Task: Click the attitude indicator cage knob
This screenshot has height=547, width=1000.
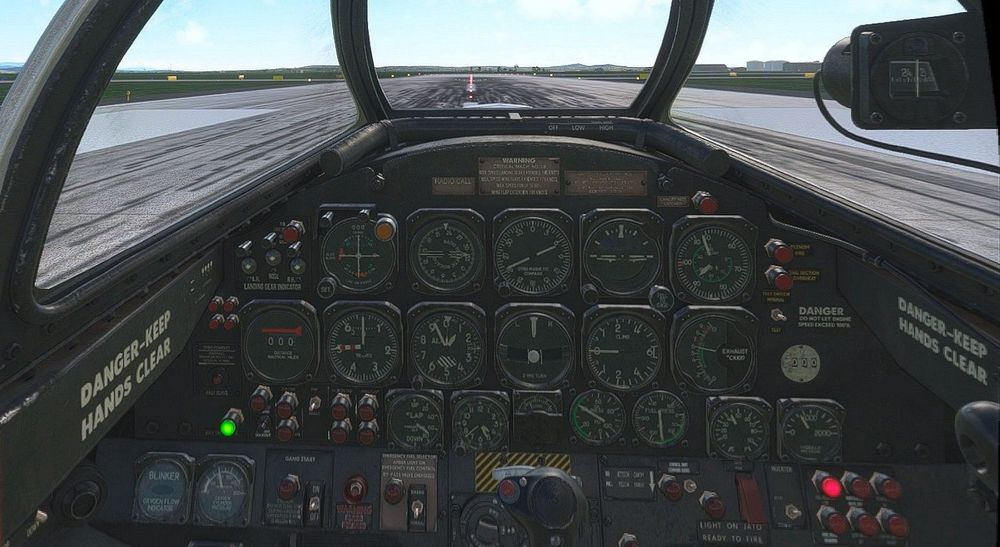Action: tap(660, 298)
